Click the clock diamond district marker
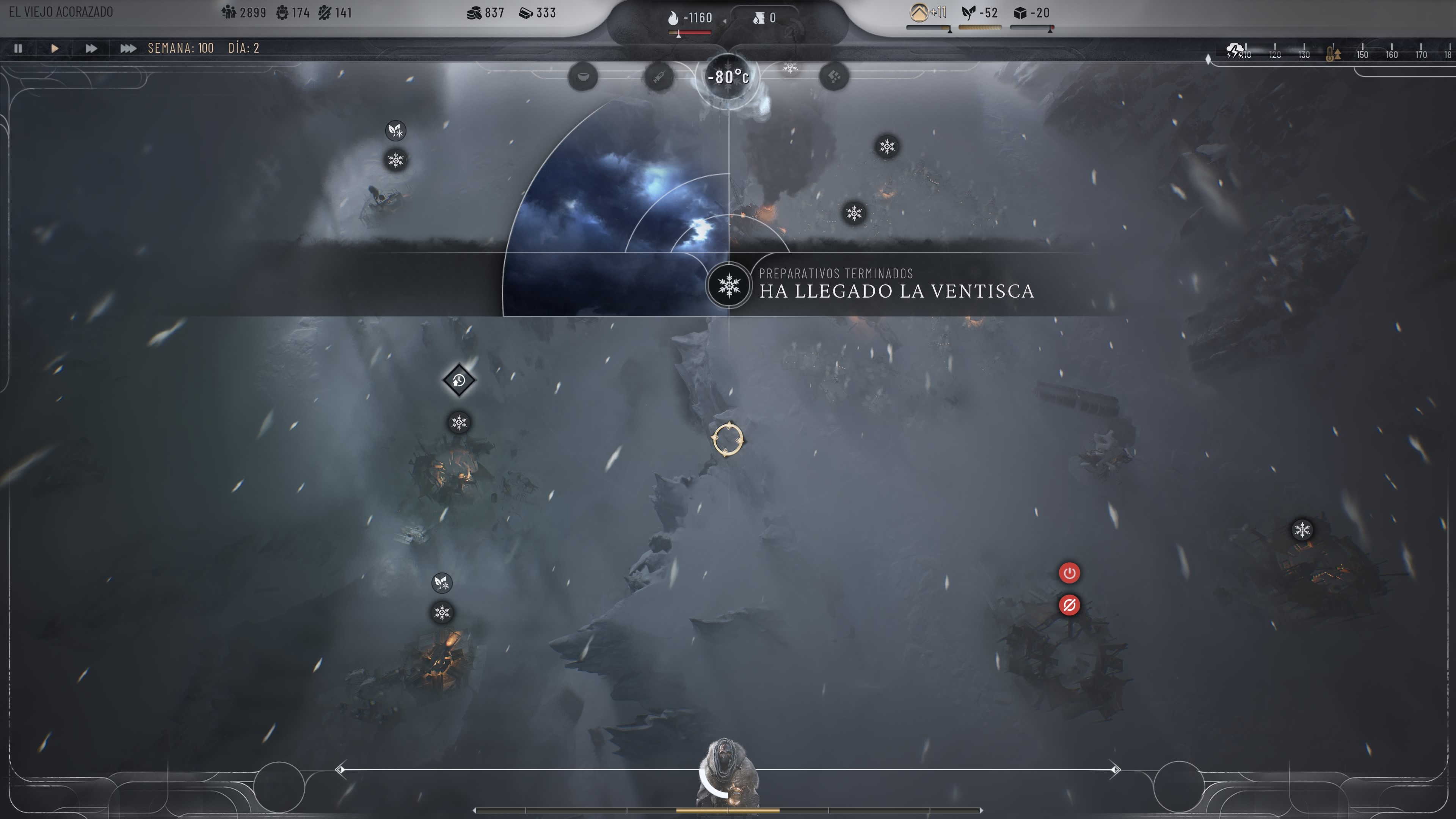This screenshot has width=1456, height=819. (x=458, y=380)
